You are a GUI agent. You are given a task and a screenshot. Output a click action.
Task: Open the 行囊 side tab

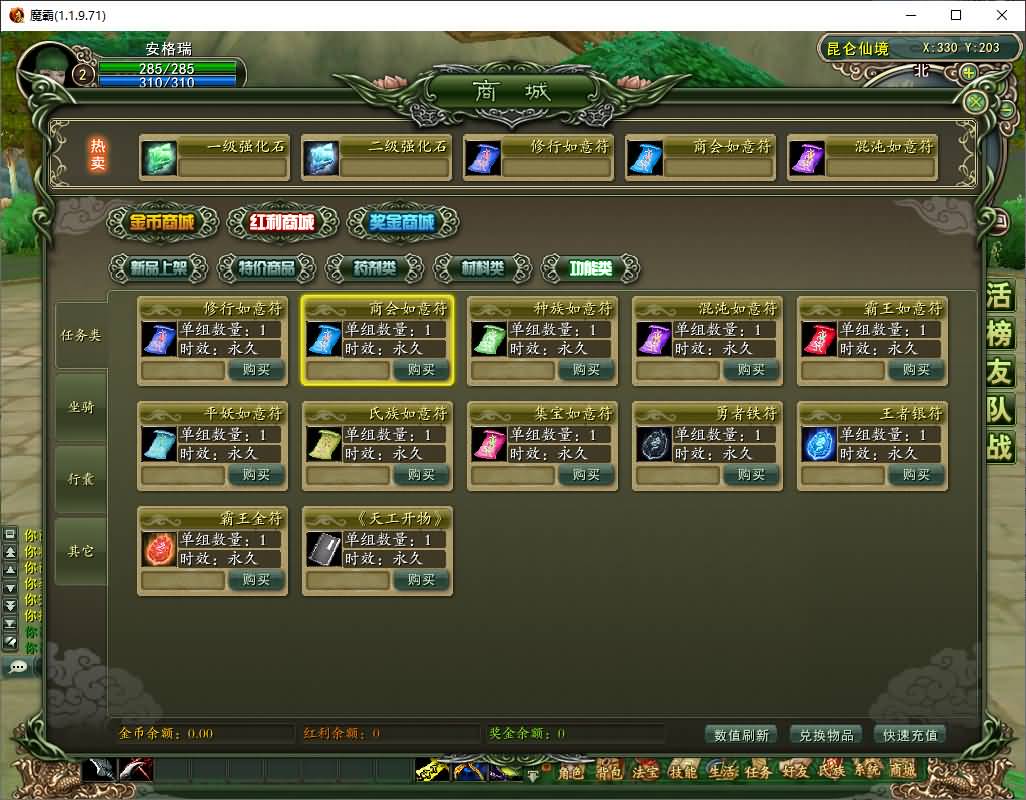coord(81,479)
